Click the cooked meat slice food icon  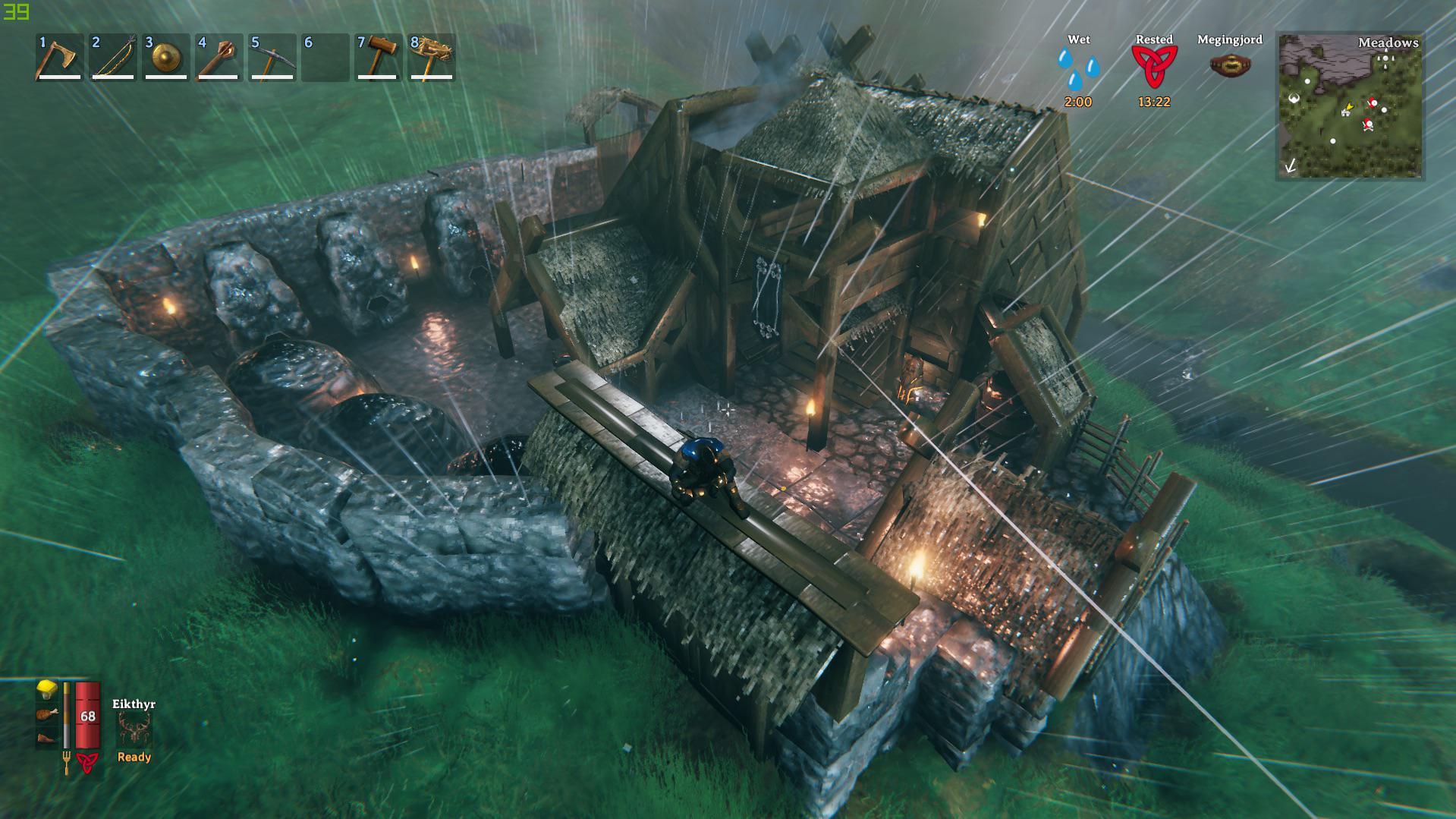click(x=47, y=737)
